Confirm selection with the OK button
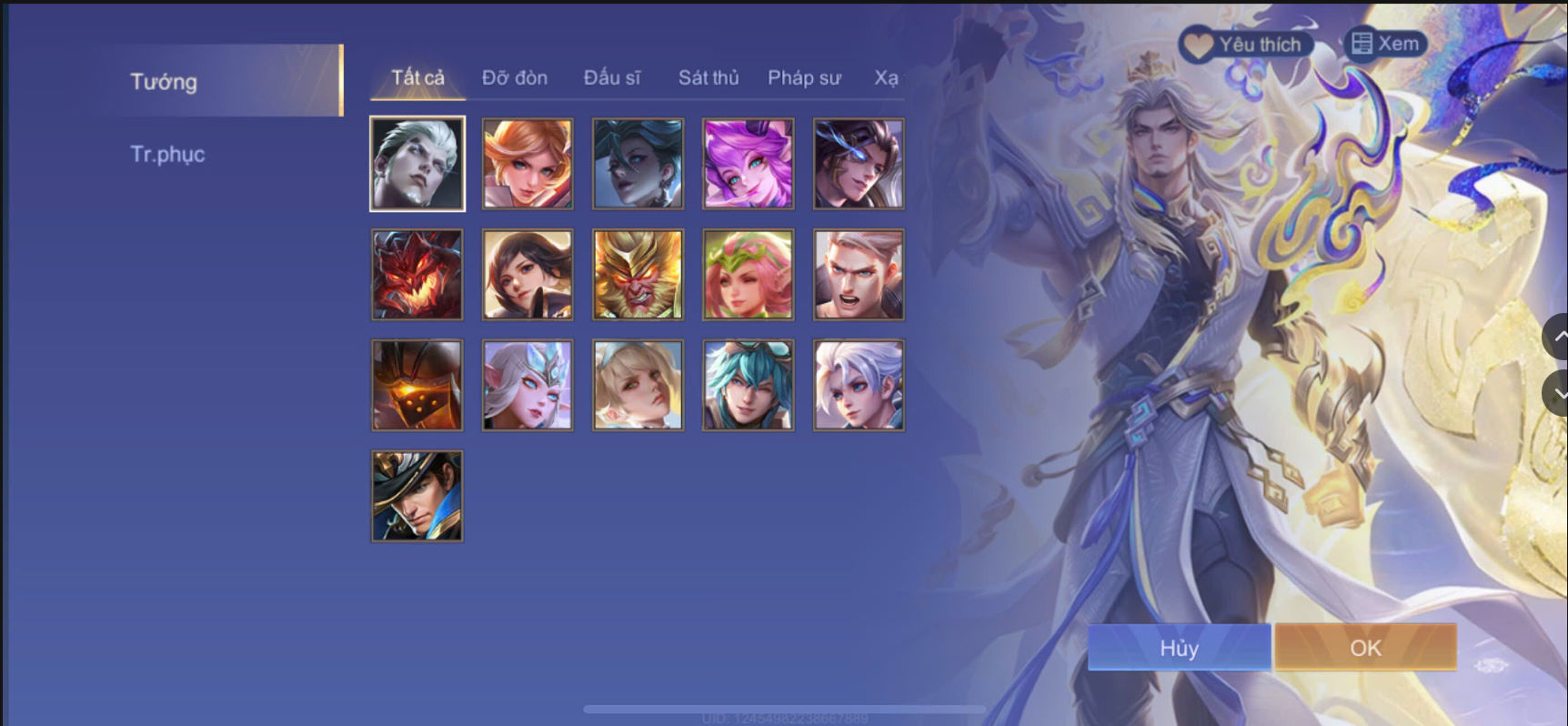Viewport: 1568px width, 726px height. (x=1363, y=647)
